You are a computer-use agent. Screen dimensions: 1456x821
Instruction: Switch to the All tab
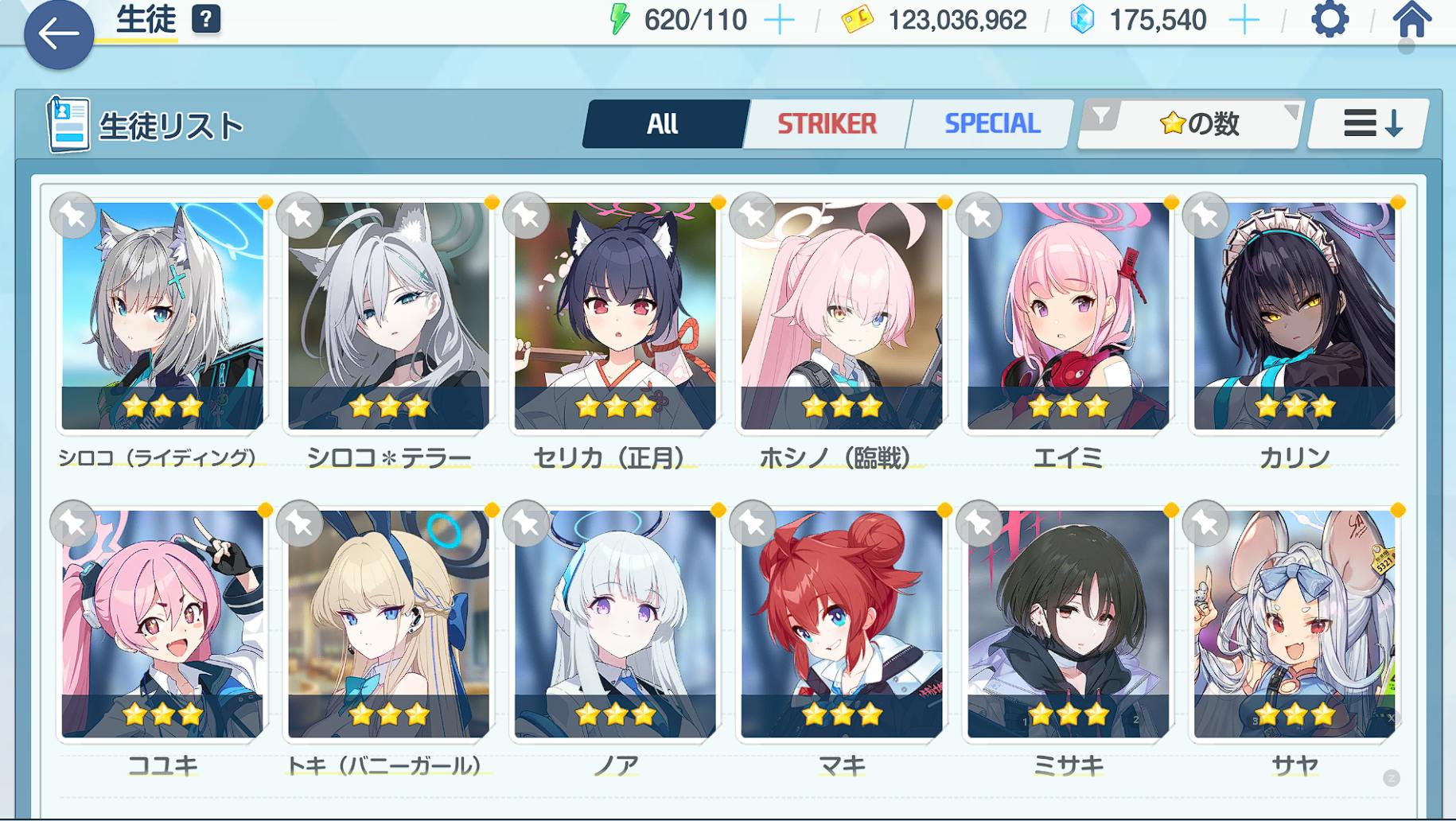(x=664, y=124)
